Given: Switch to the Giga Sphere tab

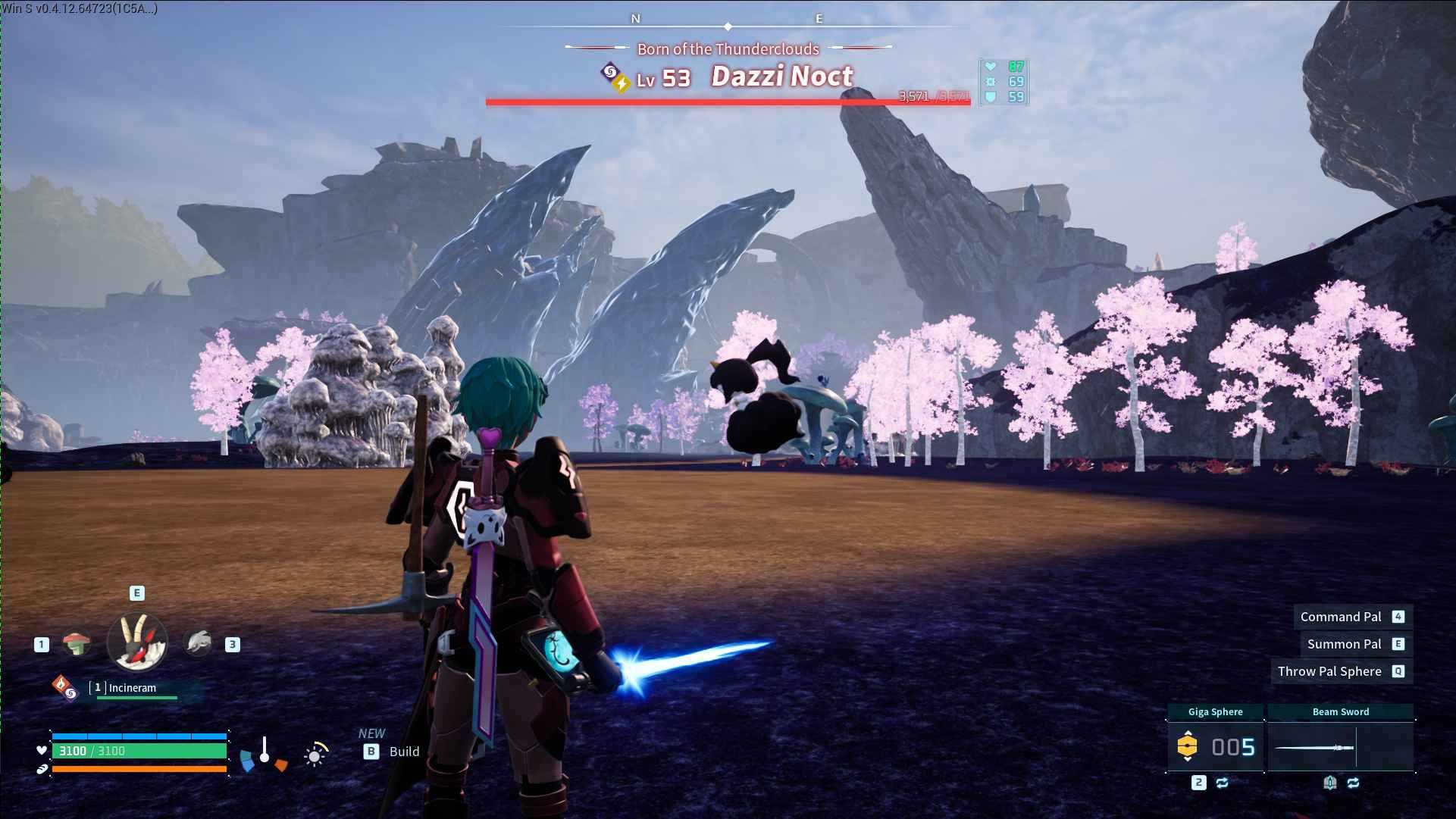Looking at the screenshot, I should 1216,711.
